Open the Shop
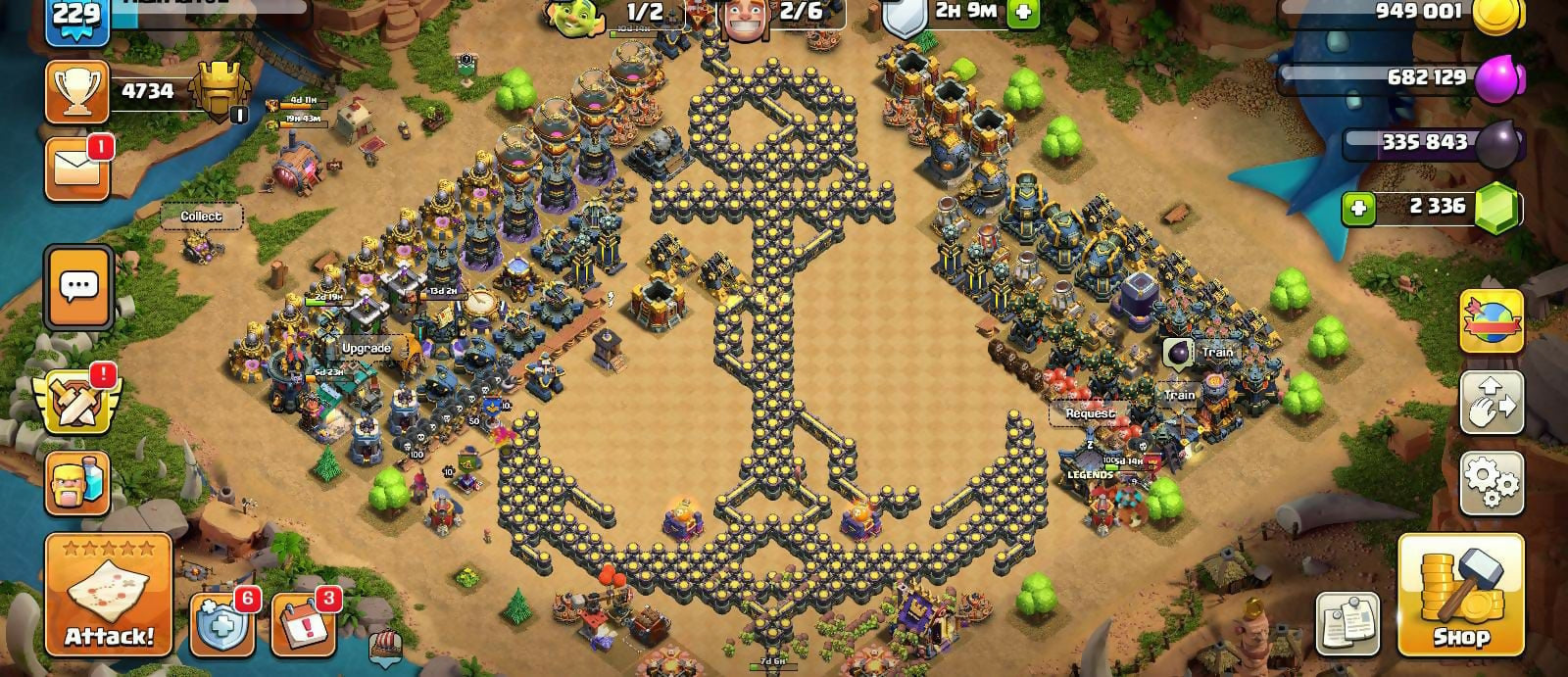This screenshot has width=1568, height=677. pos(1460,595)
